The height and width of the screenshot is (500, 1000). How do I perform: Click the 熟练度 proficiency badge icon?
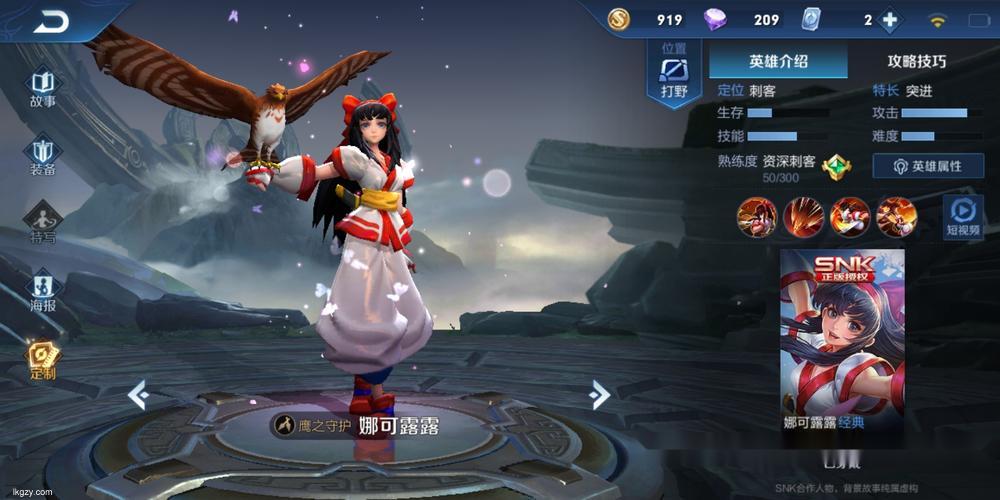click(836, 167)
